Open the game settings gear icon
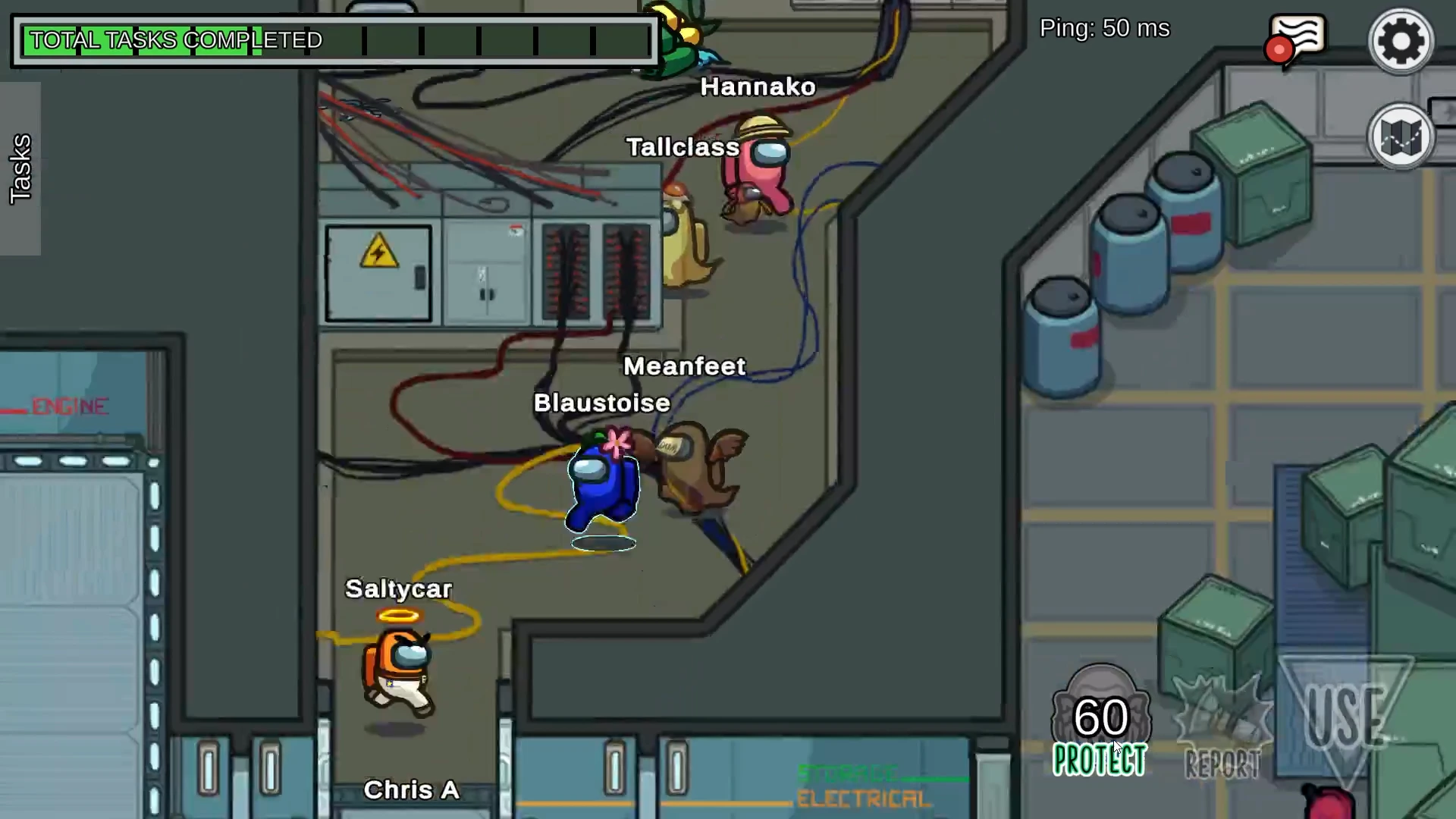Viewport: 1456px width, 819px height. click(x=1401, y=40)
